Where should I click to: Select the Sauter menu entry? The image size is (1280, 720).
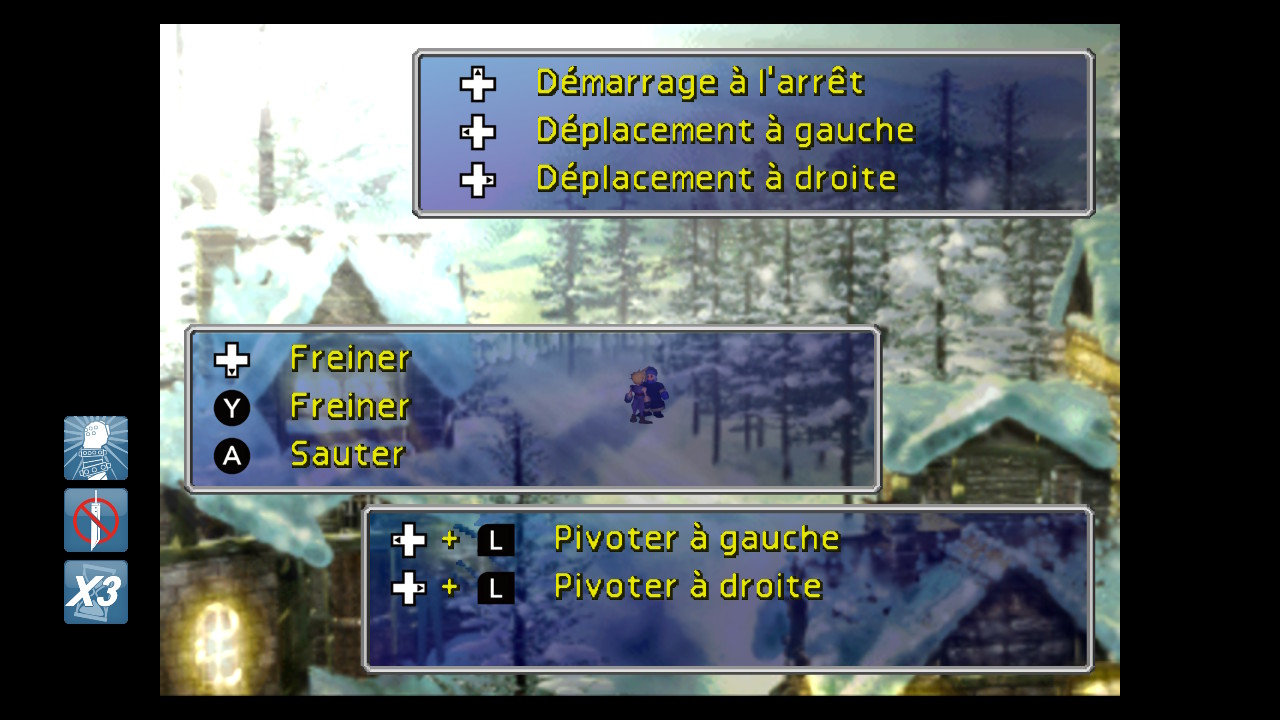[346, 455]
